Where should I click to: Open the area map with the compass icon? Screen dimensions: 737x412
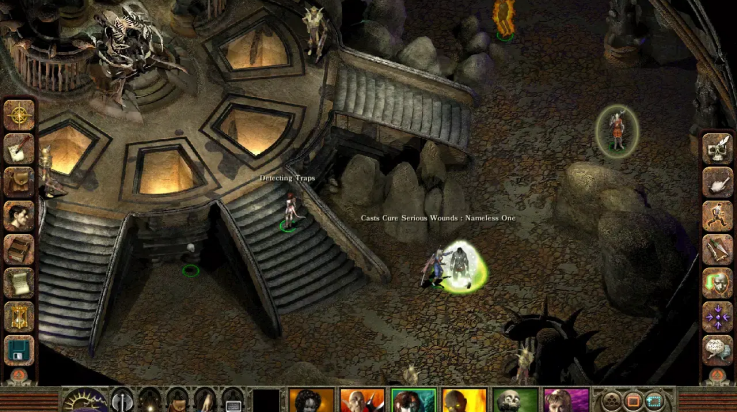pyautogui.click(x=19, y=114)
